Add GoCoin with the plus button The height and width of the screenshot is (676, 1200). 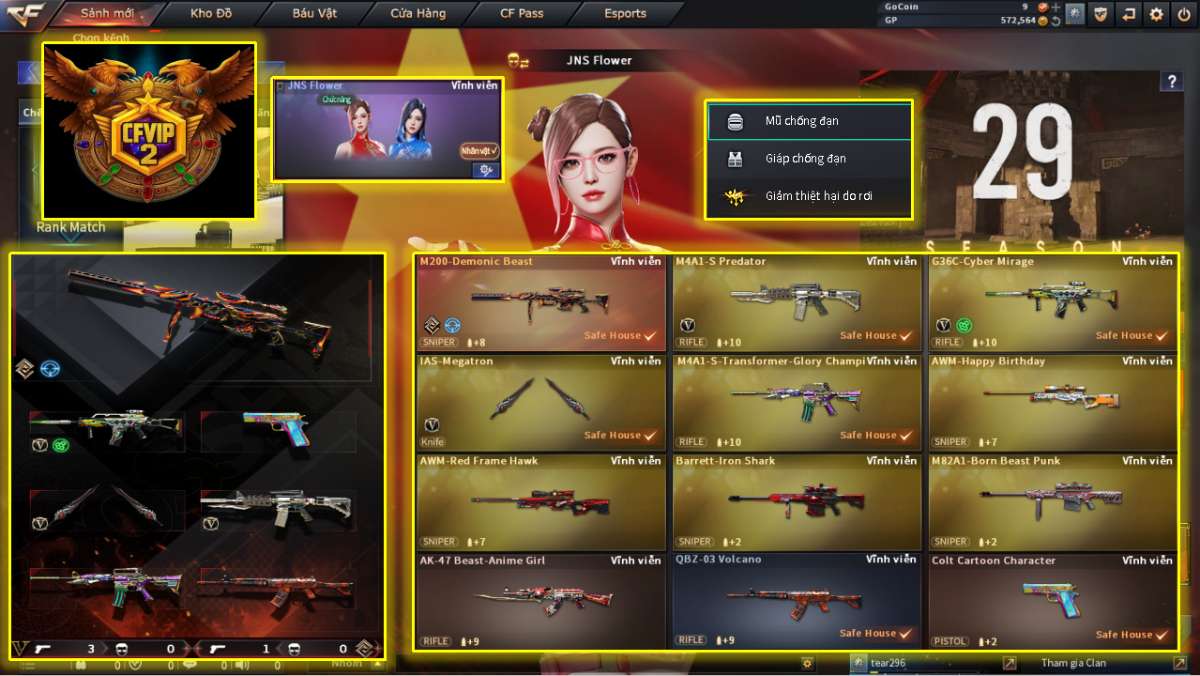click(1055, 6)
